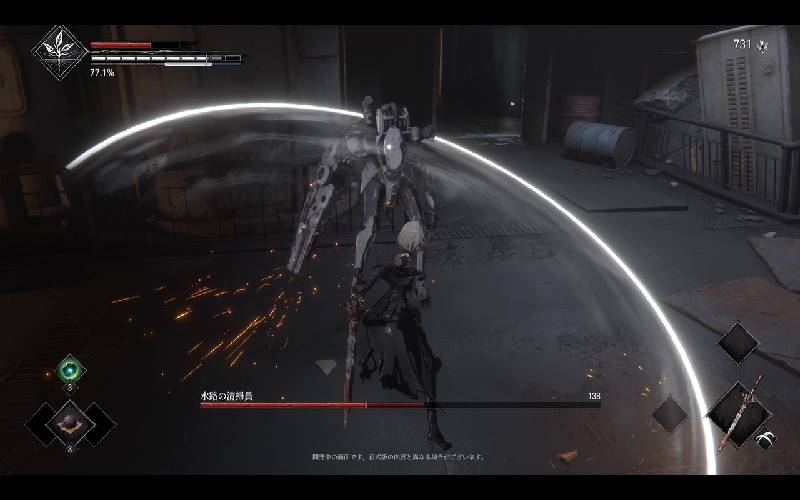Image resolution: width=800 pixels, height=500 pixels.
Task: Select the green glowing orb item
Action: pos(71,368)
